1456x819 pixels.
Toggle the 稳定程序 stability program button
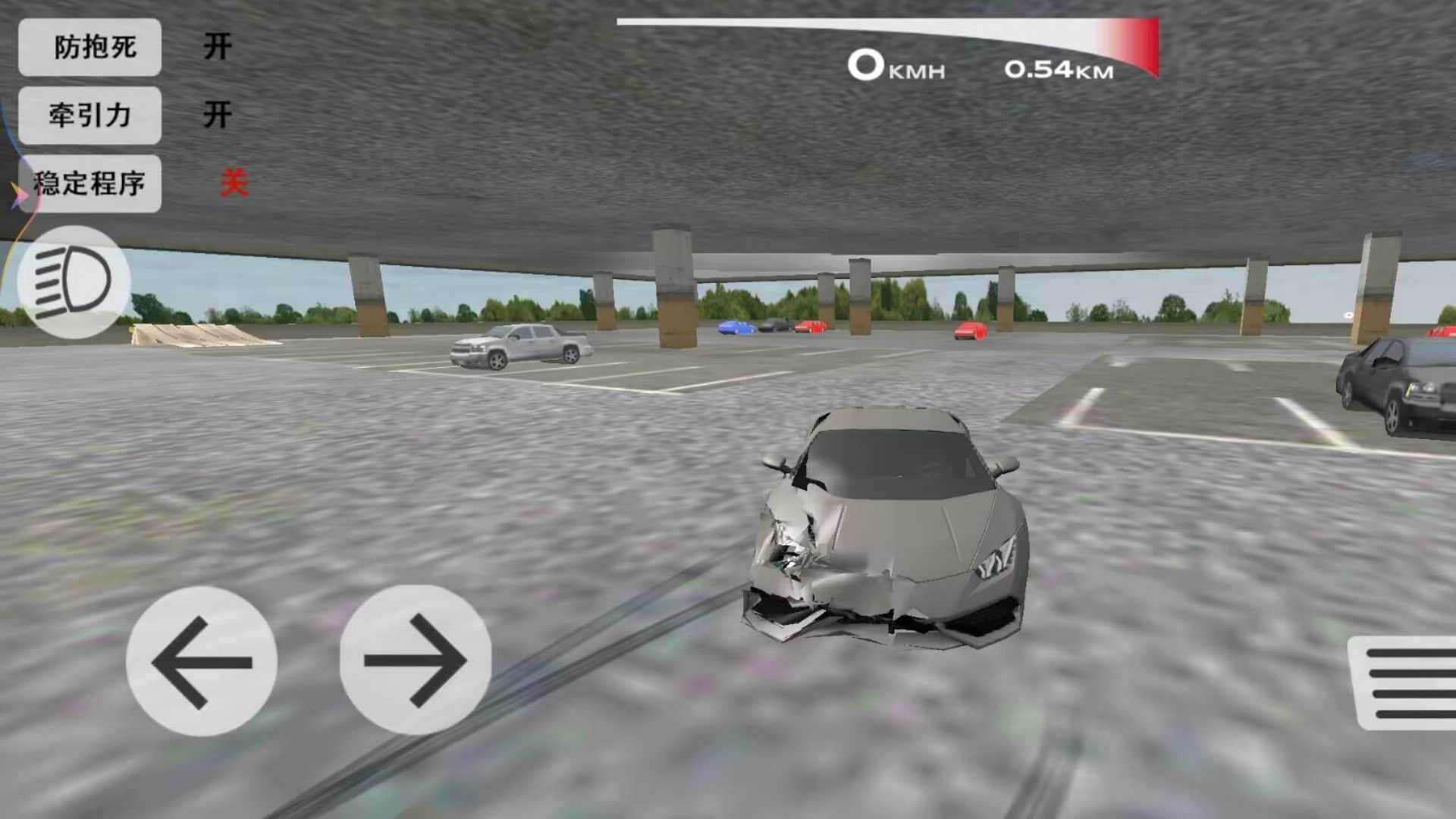(x=89, y=184)
